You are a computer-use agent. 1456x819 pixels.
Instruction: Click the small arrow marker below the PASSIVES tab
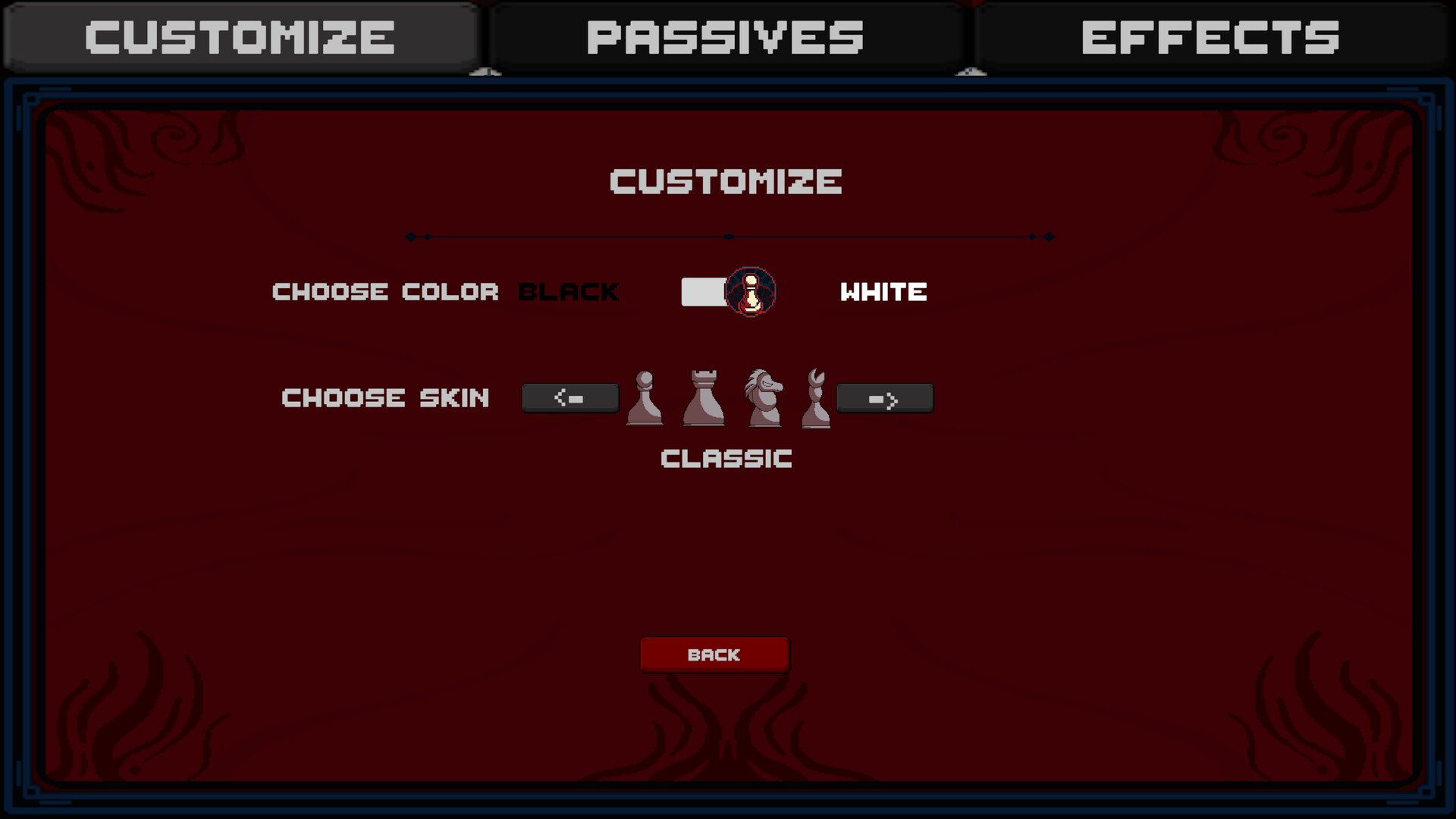[971, 71]
